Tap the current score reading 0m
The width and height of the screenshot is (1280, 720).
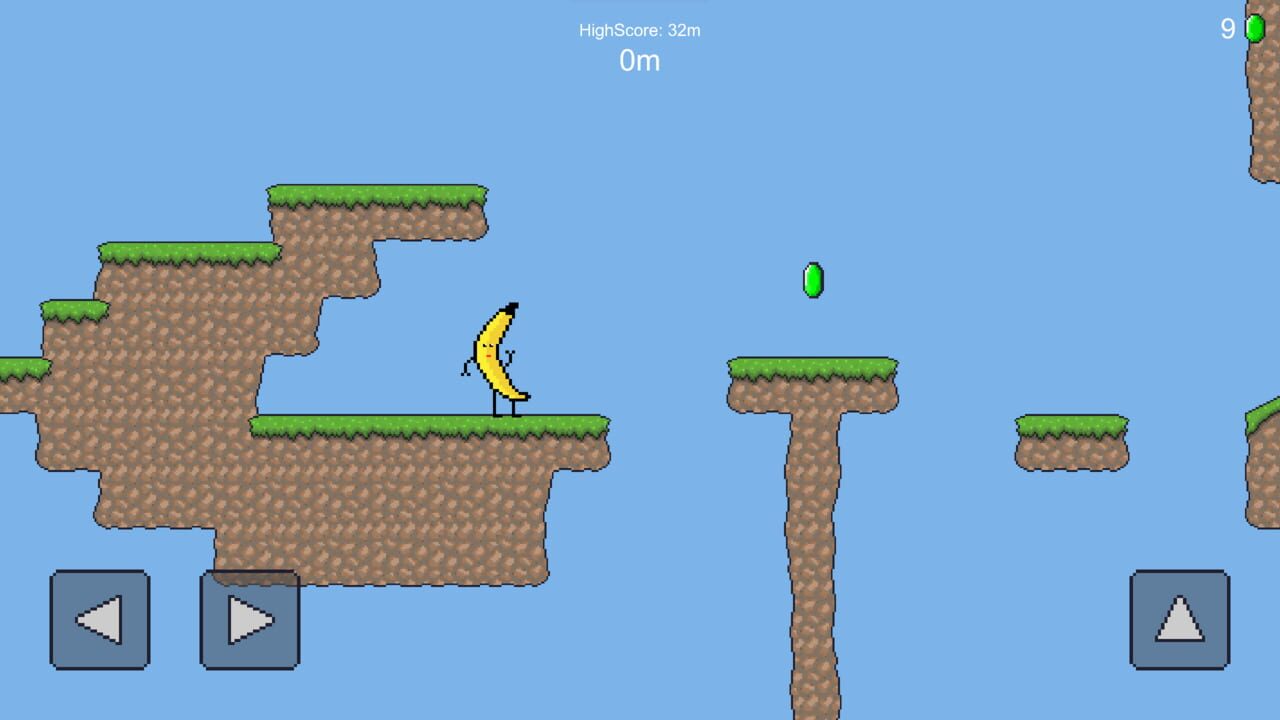coord(638,61)
